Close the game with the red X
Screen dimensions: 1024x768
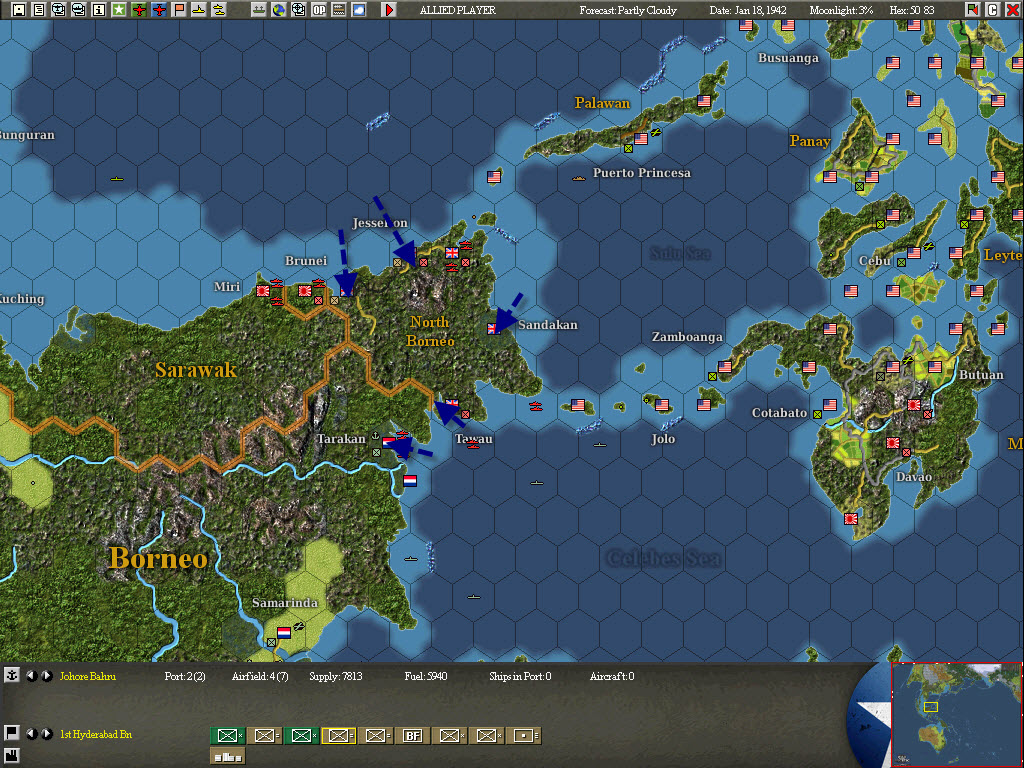coord(1012,10)
